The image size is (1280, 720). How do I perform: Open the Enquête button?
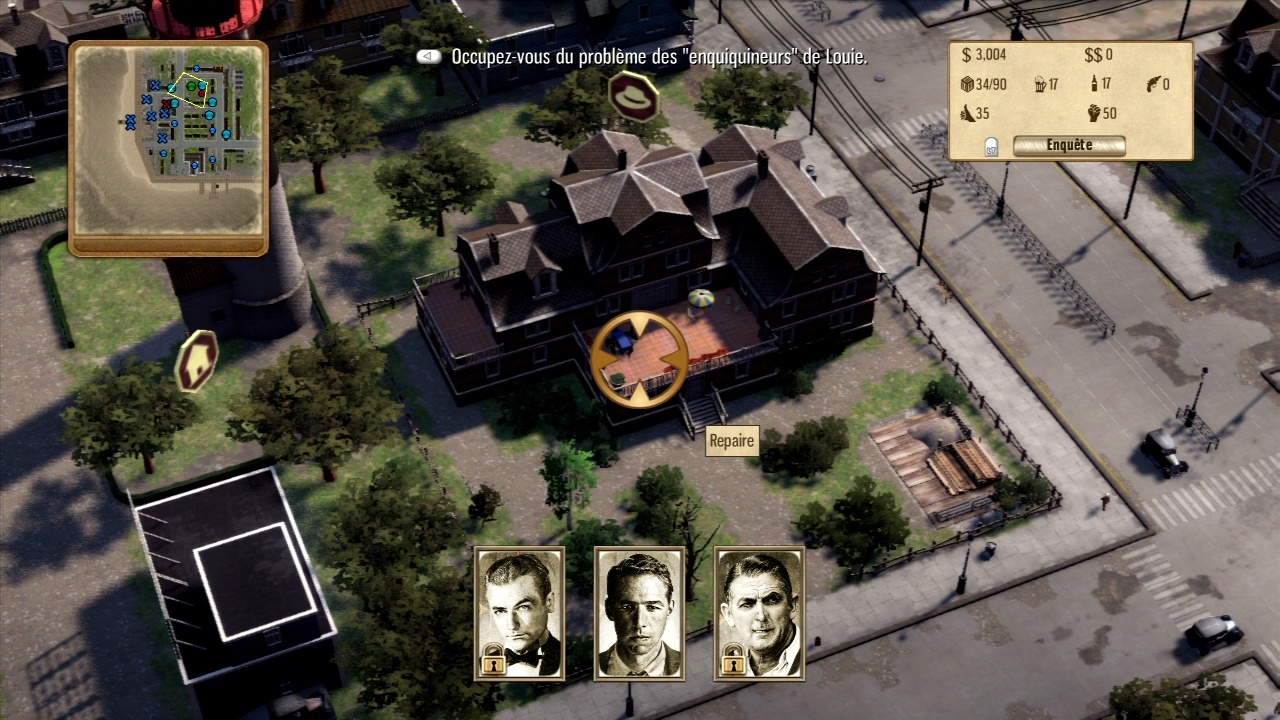click(x=1068, y=146)
